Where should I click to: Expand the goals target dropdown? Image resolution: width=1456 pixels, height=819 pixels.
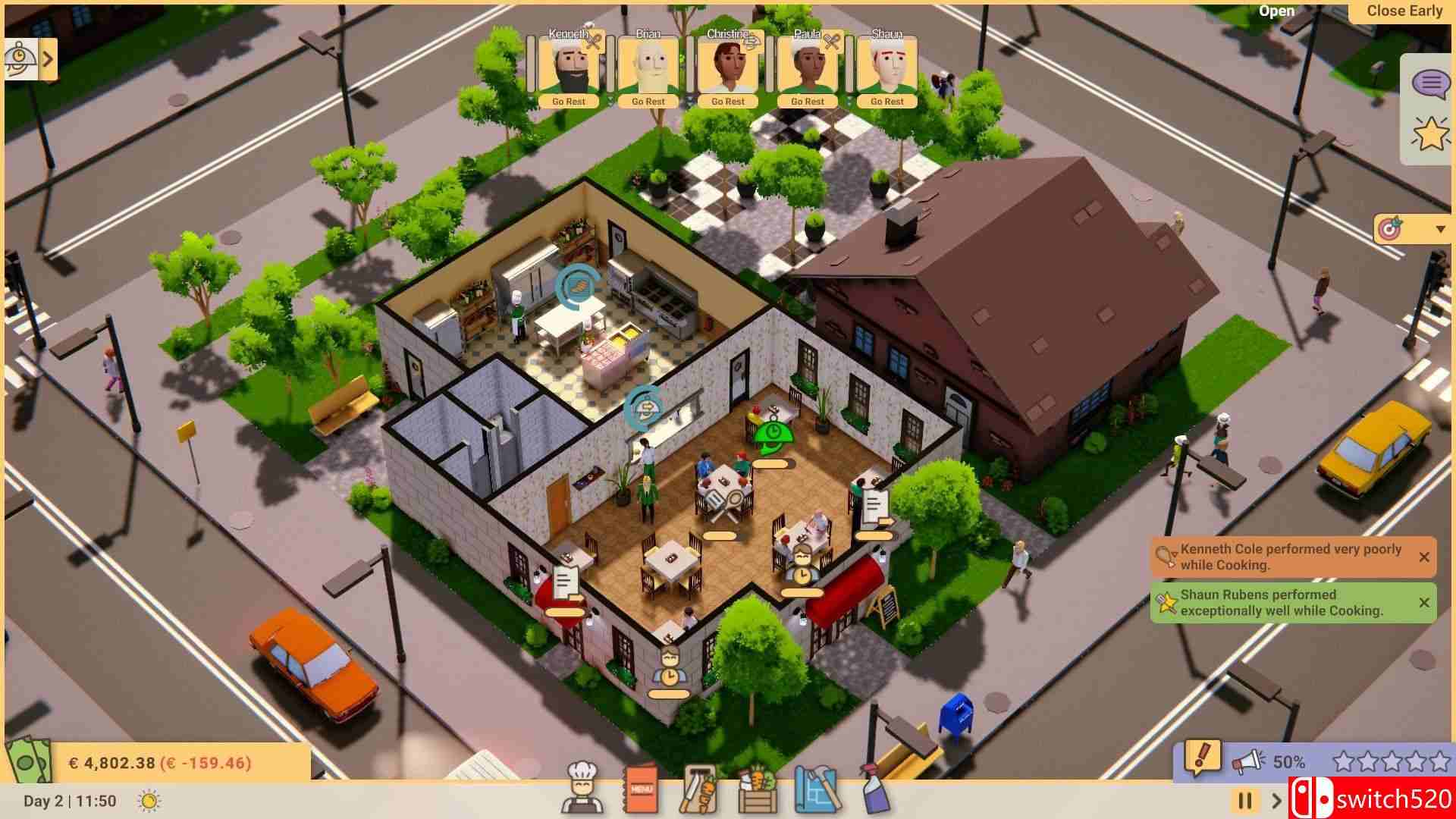point(1438,229)
